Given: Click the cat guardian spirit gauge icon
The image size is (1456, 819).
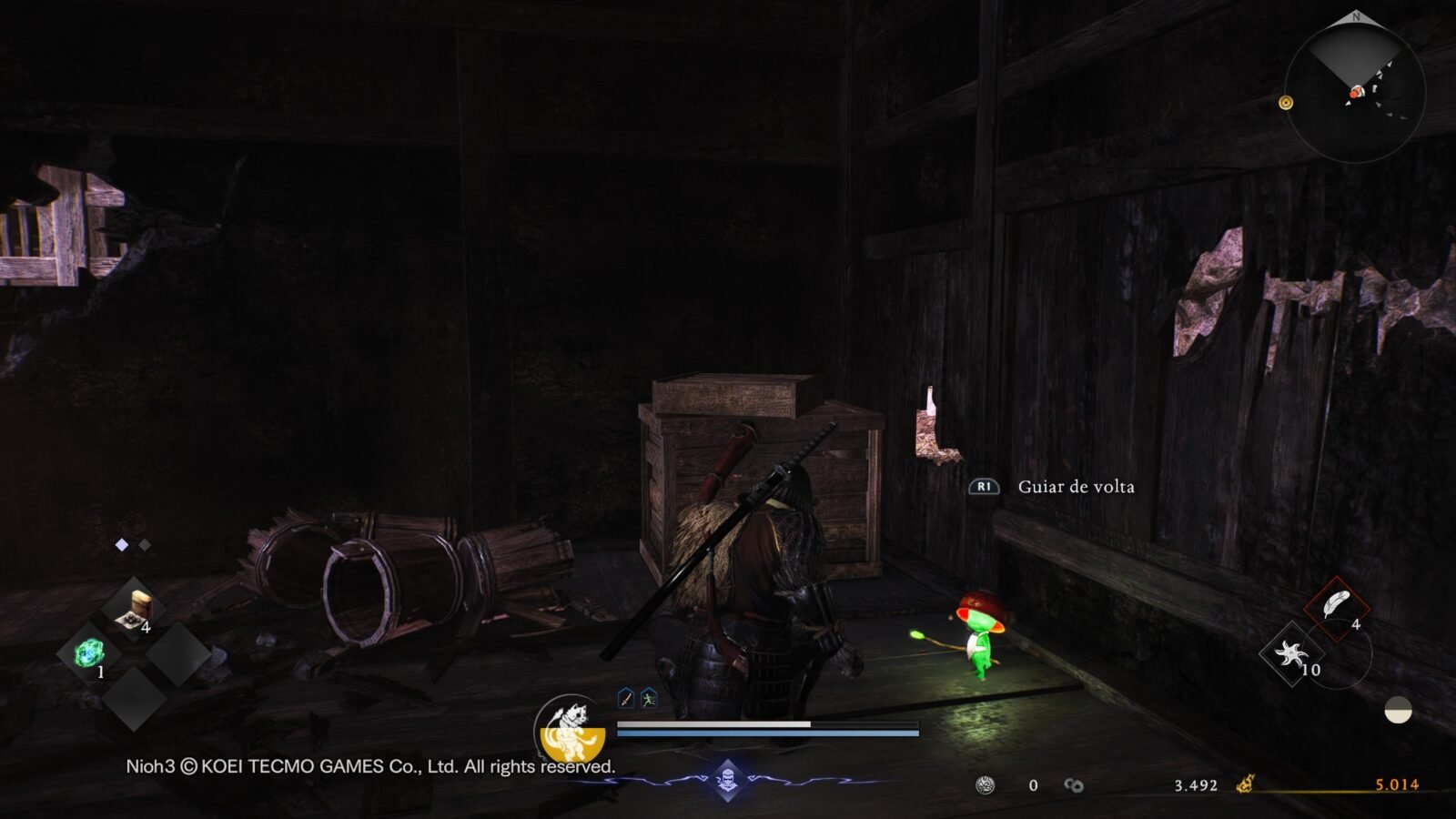Looking at the screenshot, I should (x=571, y=728).
